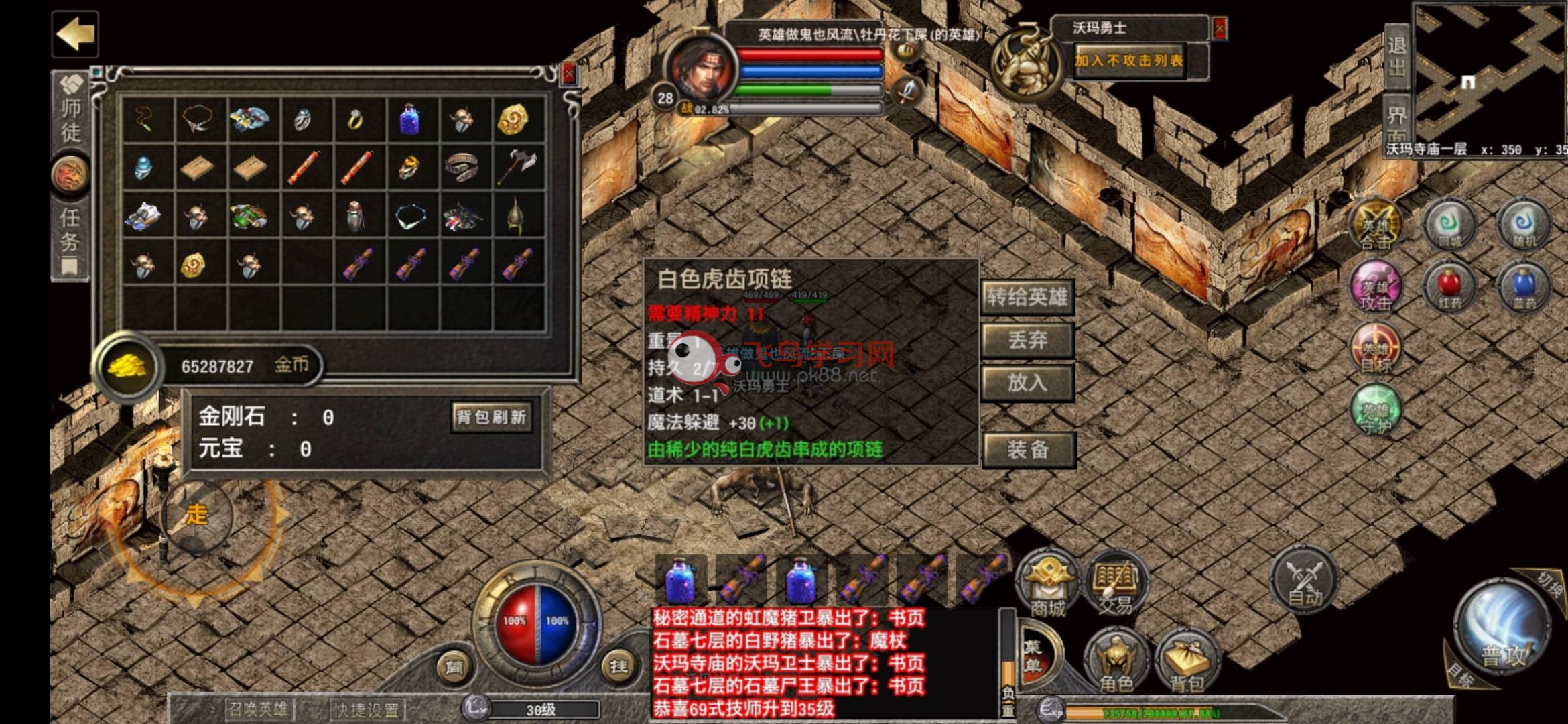This screenshot has height=724, width=1568.
Task: Open the 师徒 mentor tab
Action: [70, 111]
